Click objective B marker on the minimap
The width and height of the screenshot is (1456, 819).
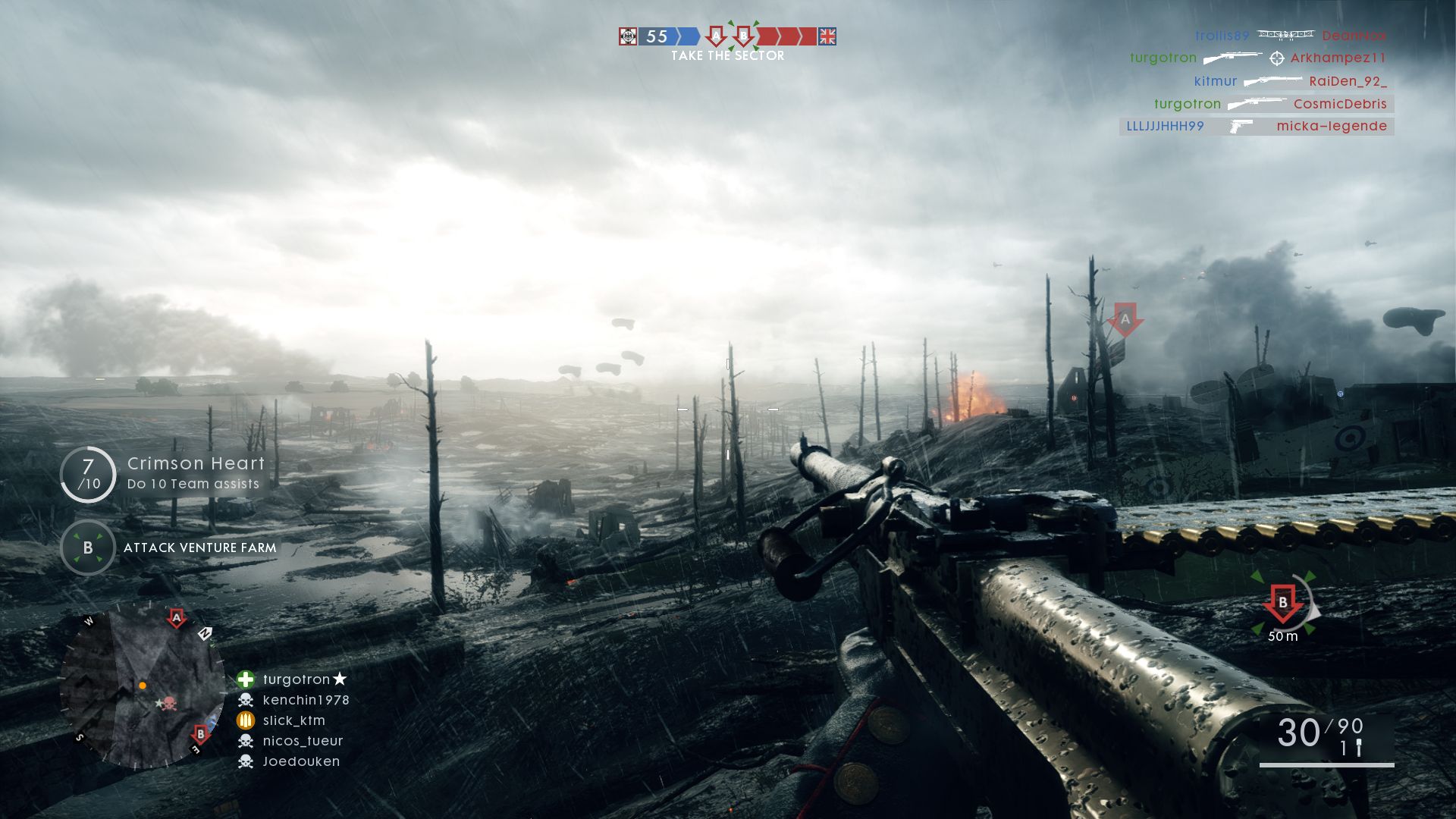pyautogui.click(x=200, y=733)
